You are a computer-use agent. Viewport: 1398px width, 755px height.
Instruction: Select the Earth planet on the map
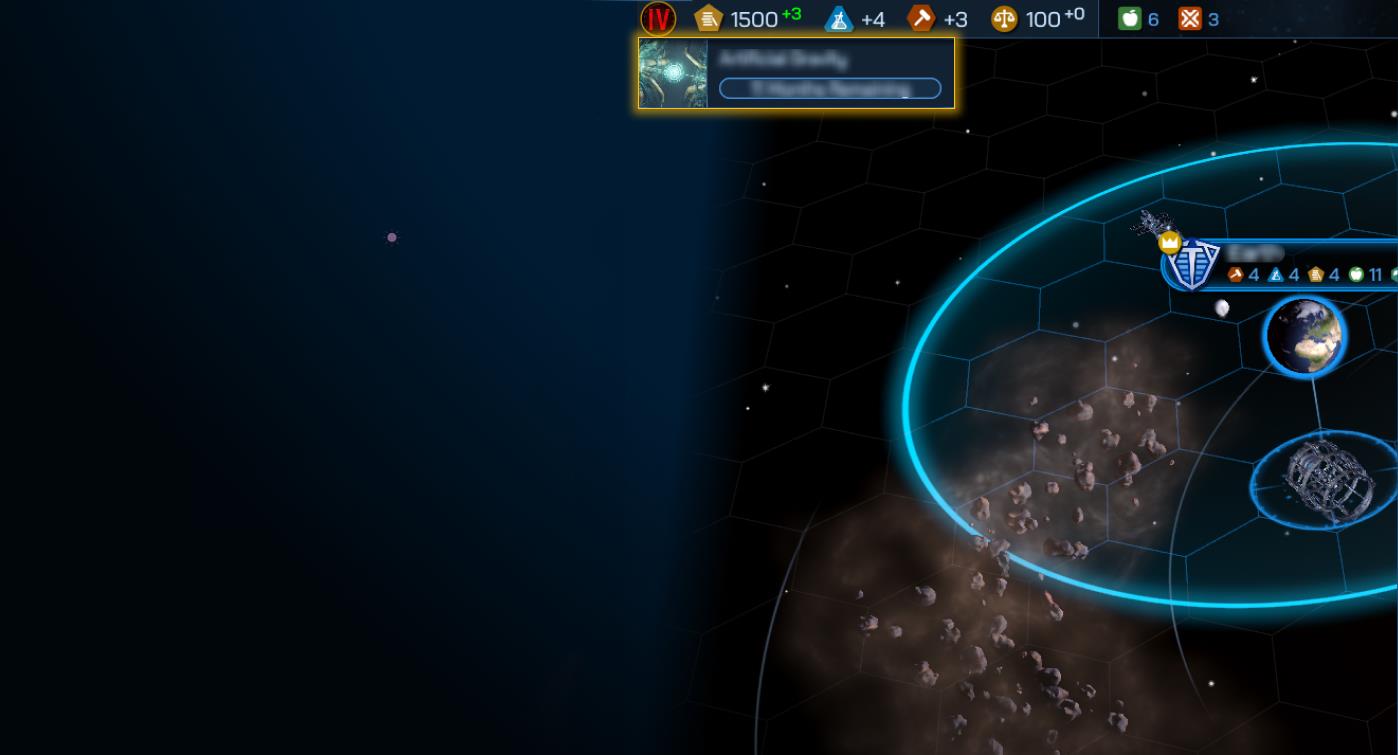(1304, 336)
